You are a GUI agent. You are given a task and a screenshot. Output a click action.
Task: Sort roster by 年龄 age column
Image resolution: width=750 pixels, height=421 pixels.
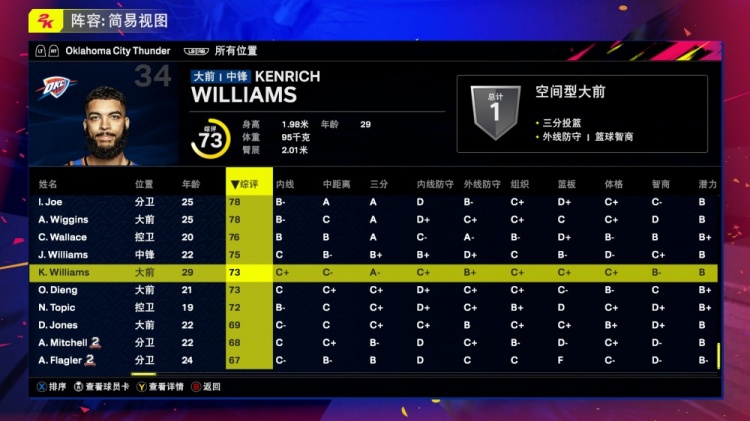pos(190,184)
